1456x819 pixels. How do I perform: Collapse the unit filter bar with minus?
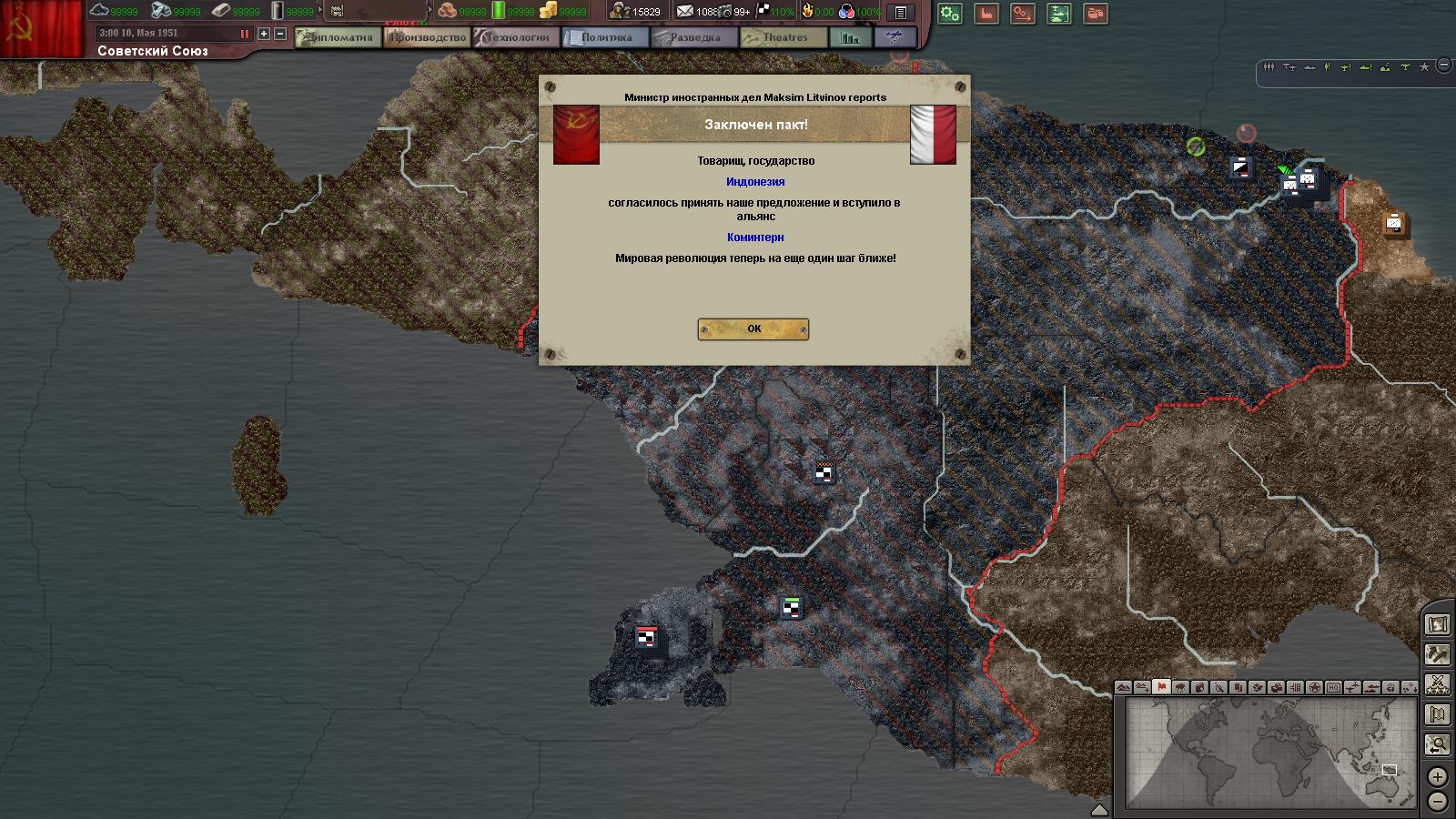1444,66
